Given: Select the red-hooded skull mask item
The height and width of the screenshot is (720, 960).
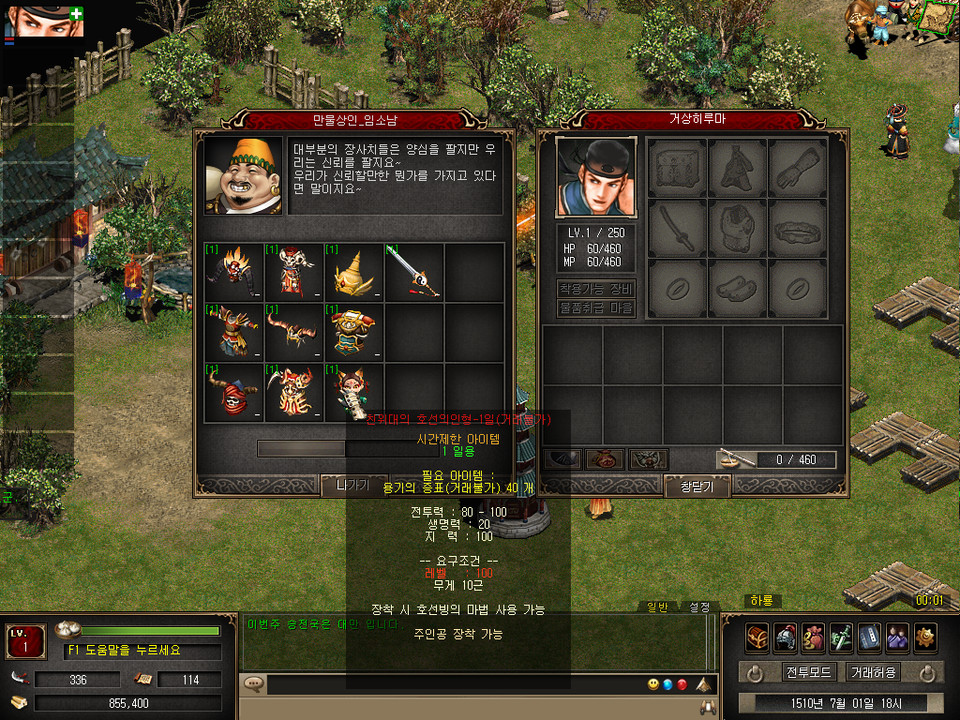Looking at the screenshot, I should 235,392.
